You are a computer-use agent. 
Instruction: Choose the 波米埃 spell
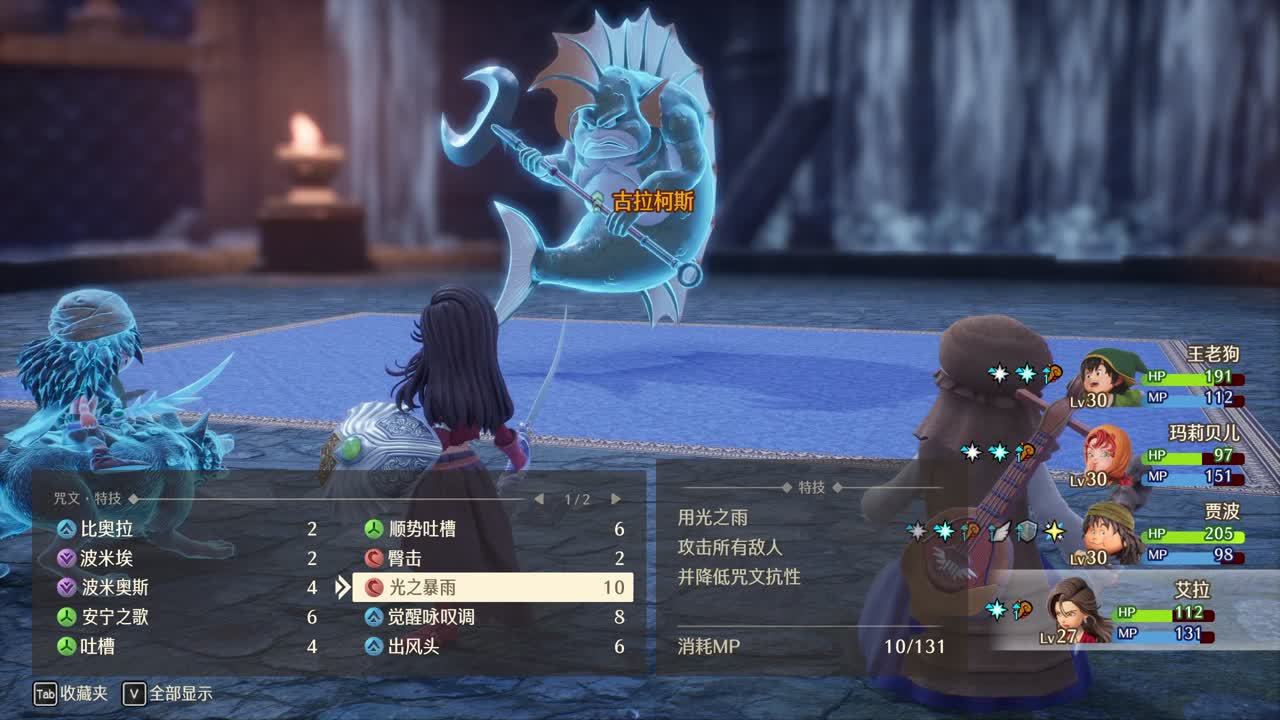[107, 558]
